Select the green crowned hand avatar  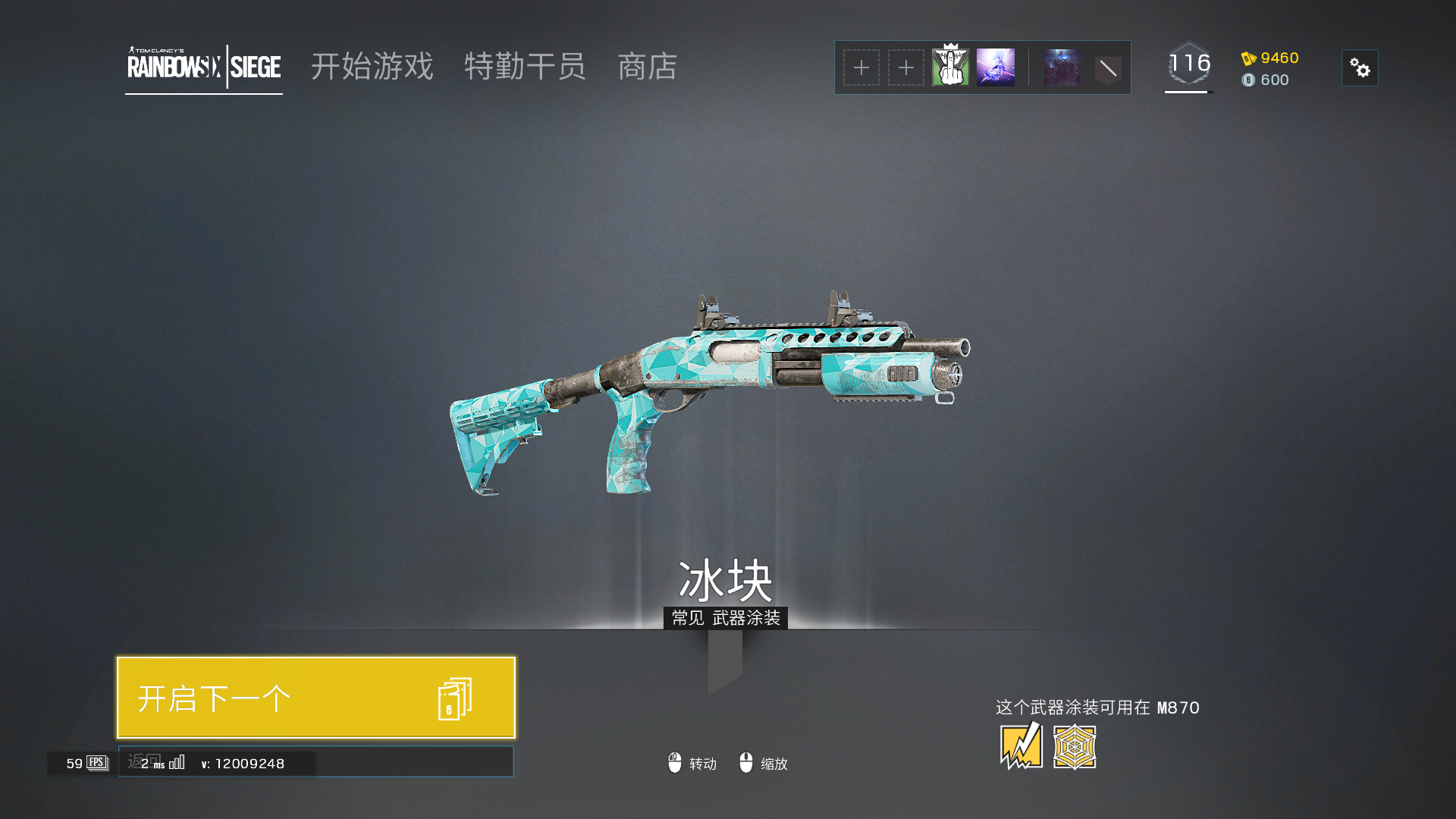pos(950,67)
